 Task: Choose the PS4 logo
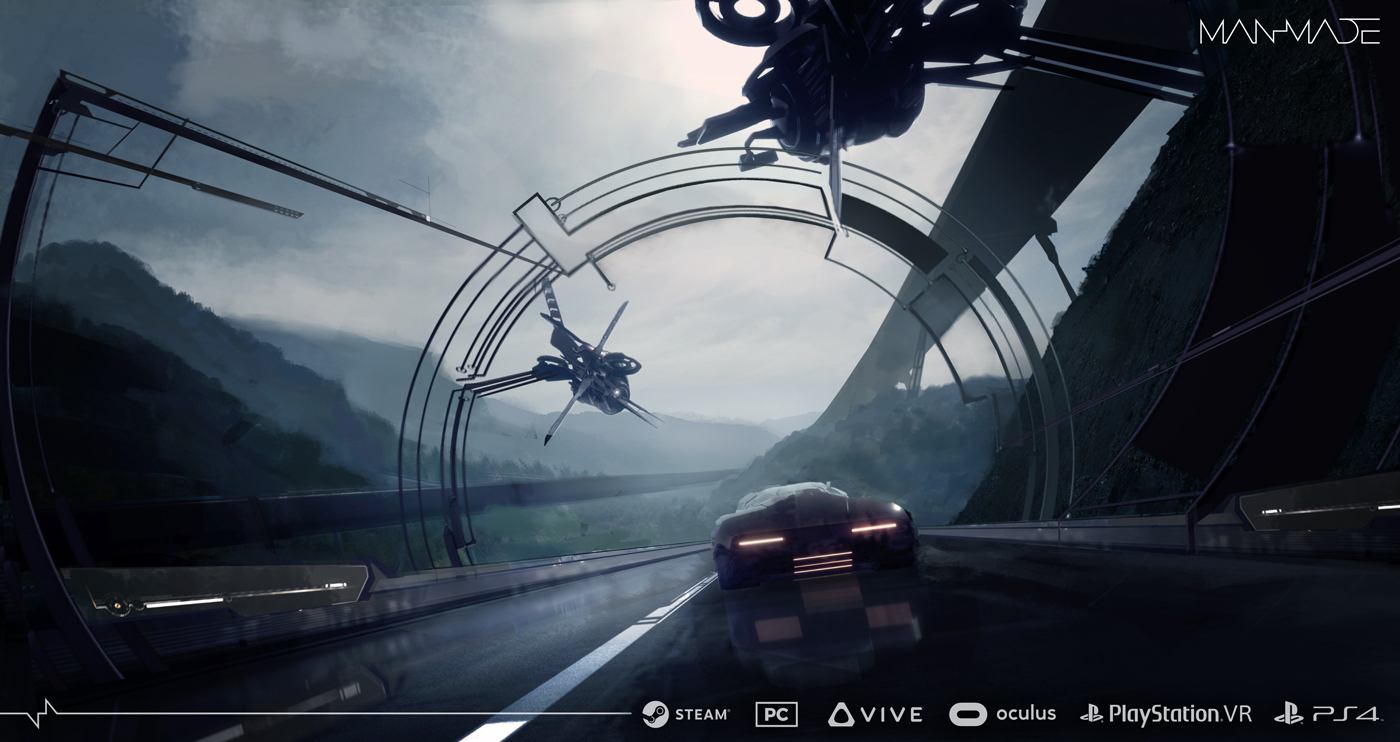[x=1326, y=714]
